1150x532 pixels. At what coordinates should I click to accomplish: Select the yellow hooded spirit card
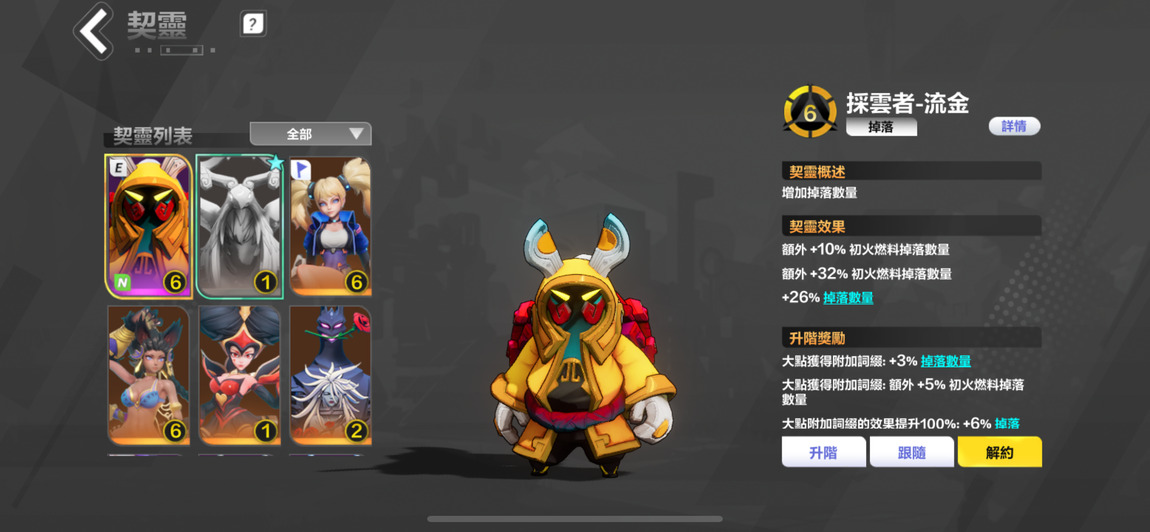(148, 226)
